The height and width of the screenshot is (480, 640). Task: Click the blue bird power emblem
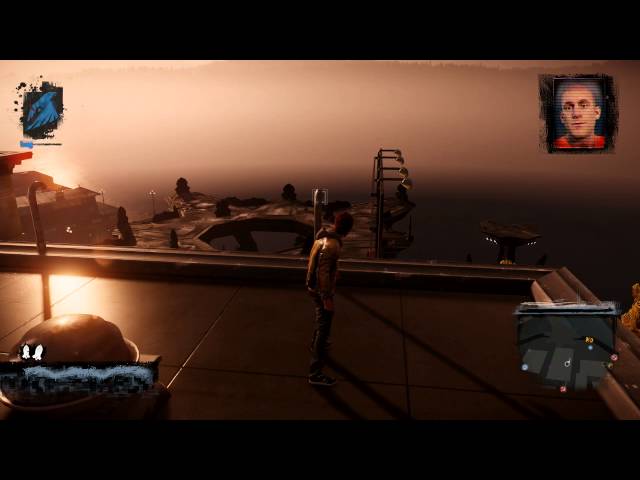[x=41, y=109]
